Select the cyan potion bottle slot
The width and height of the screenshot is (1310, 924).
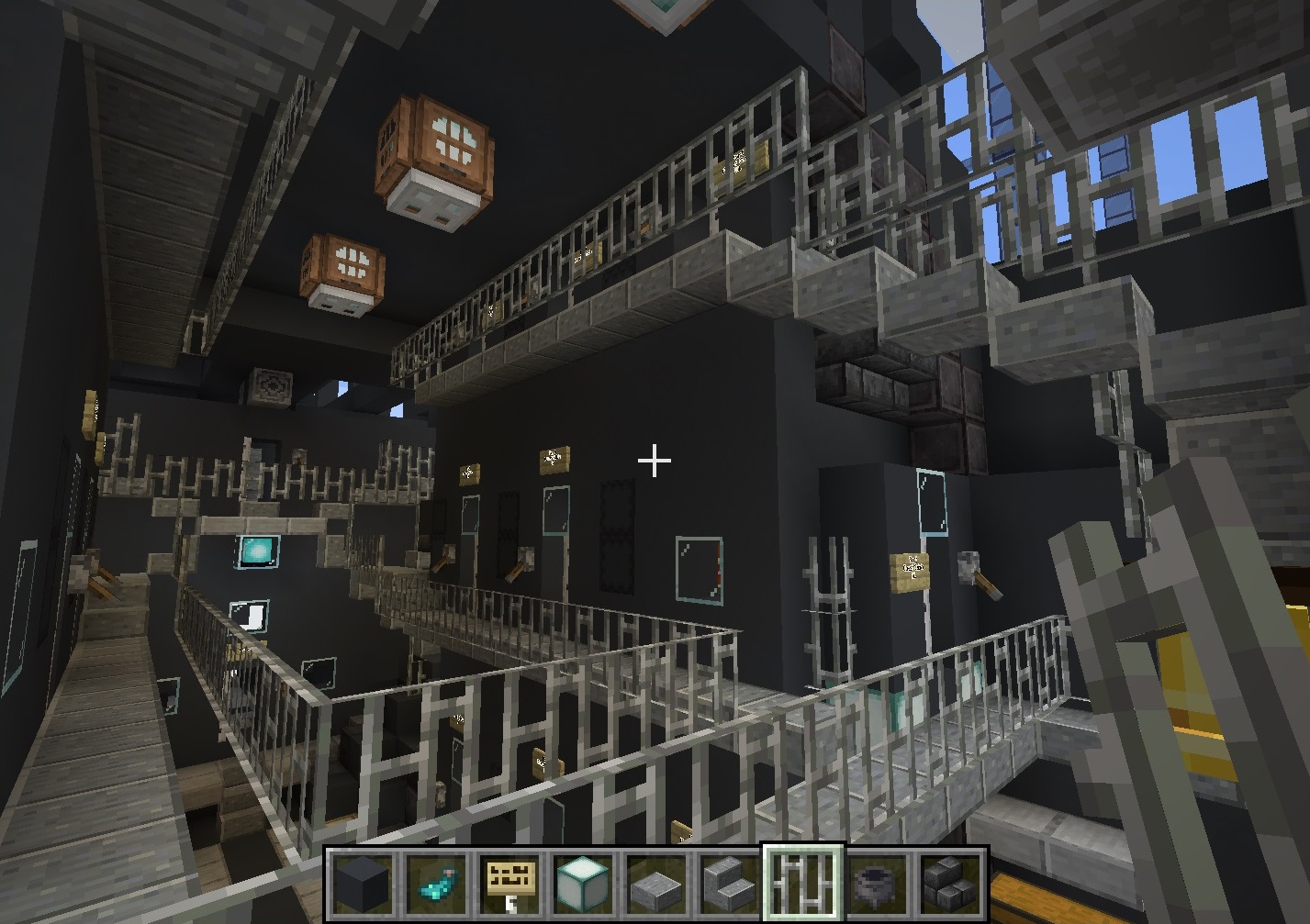pyautogui.click(x=436, y=884)
